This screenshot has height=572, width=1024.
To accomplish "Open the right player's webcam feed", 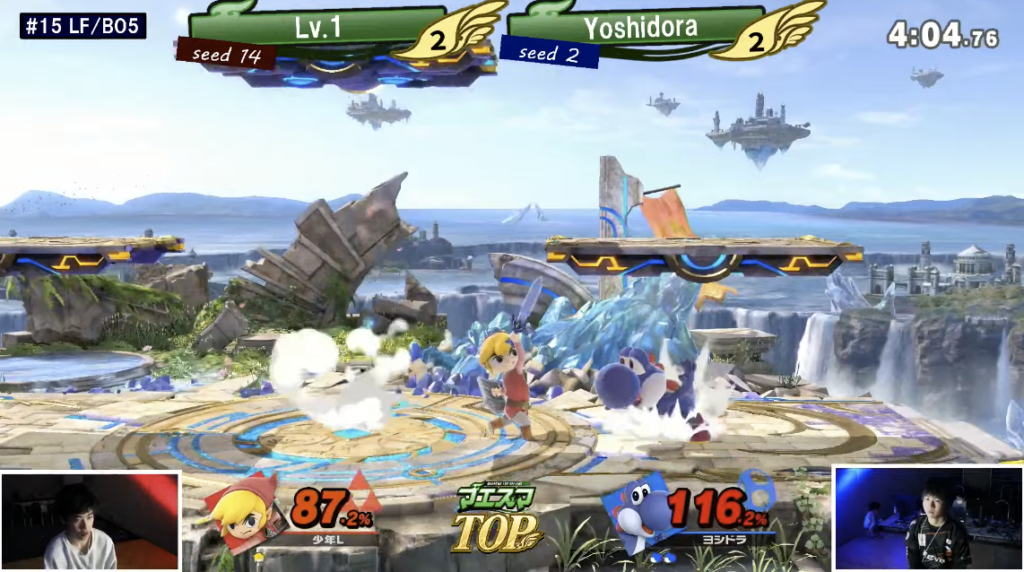I will click(927, 518).
